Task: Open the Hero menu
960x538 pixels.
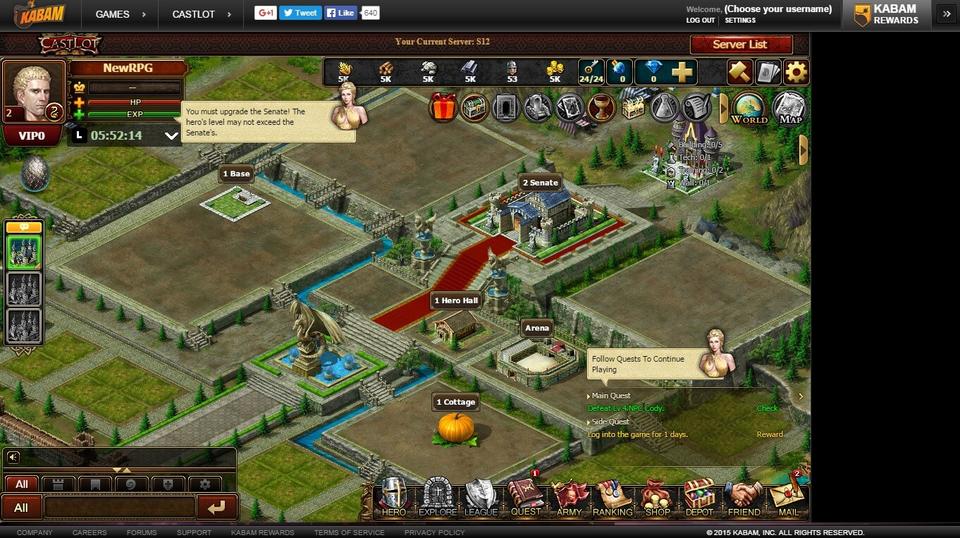Action: tap(394, 498)
